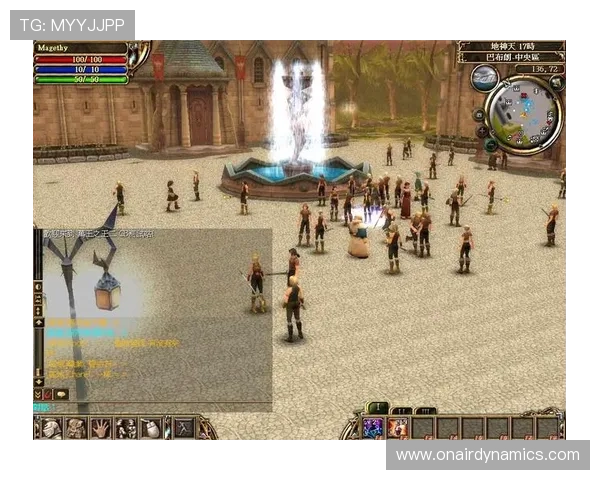Switch to hotbar page I tab

(x=378, y=408)
